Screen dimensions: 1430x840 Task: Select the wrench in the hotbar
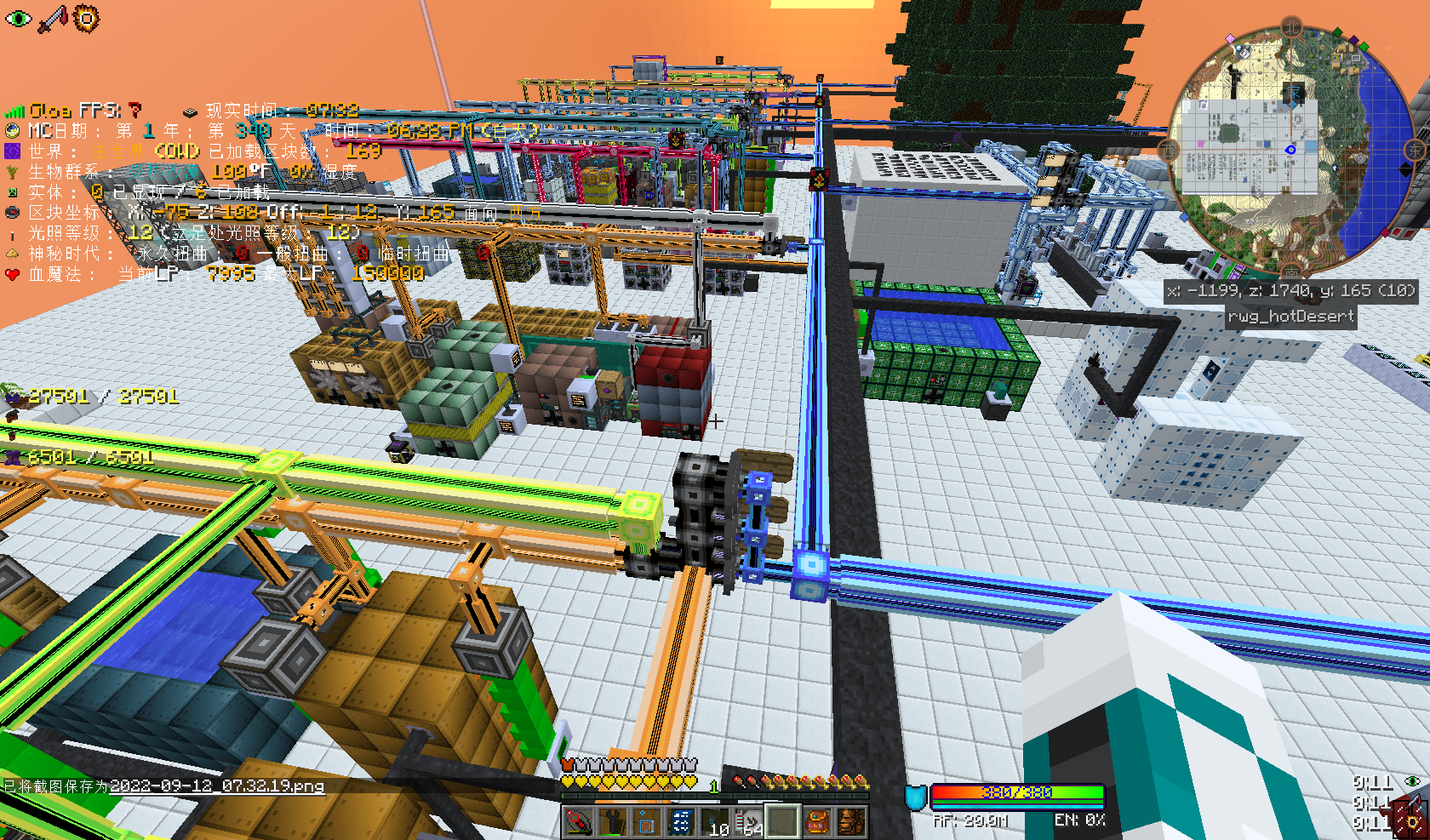point(612,822)
